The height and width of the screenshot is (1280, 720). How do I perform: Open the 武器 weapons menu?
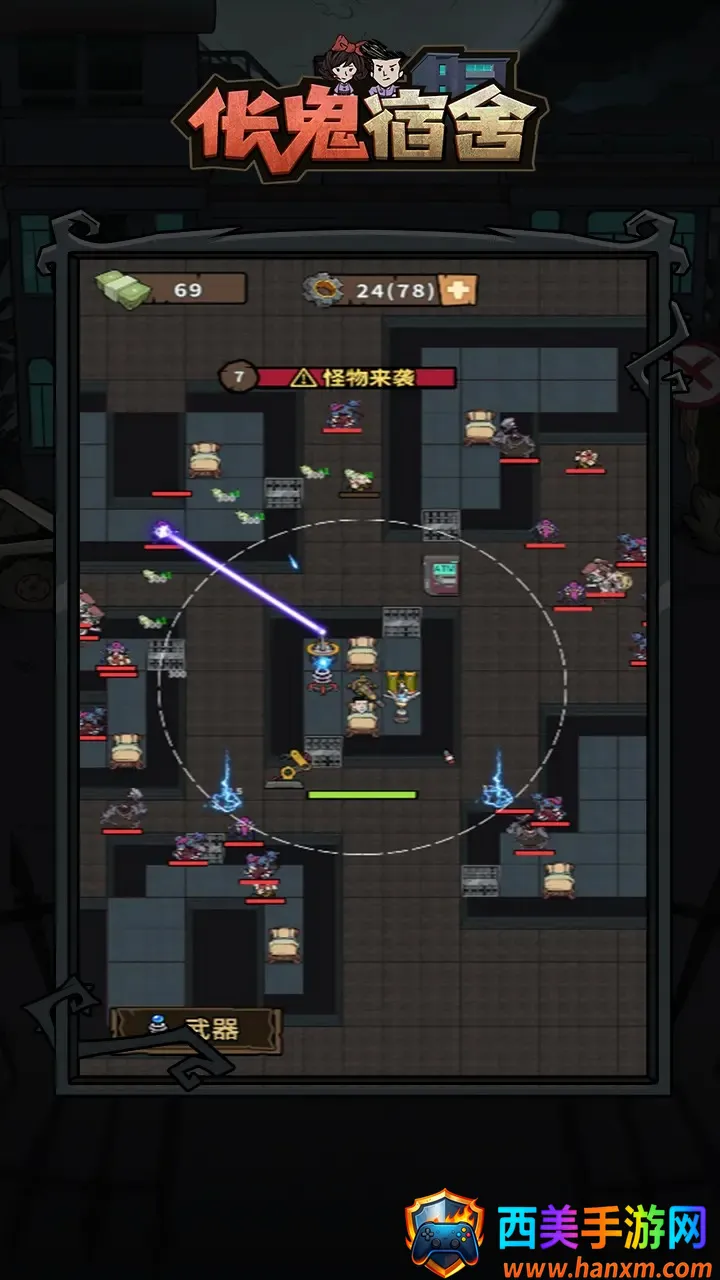(x=196, y=1030)
